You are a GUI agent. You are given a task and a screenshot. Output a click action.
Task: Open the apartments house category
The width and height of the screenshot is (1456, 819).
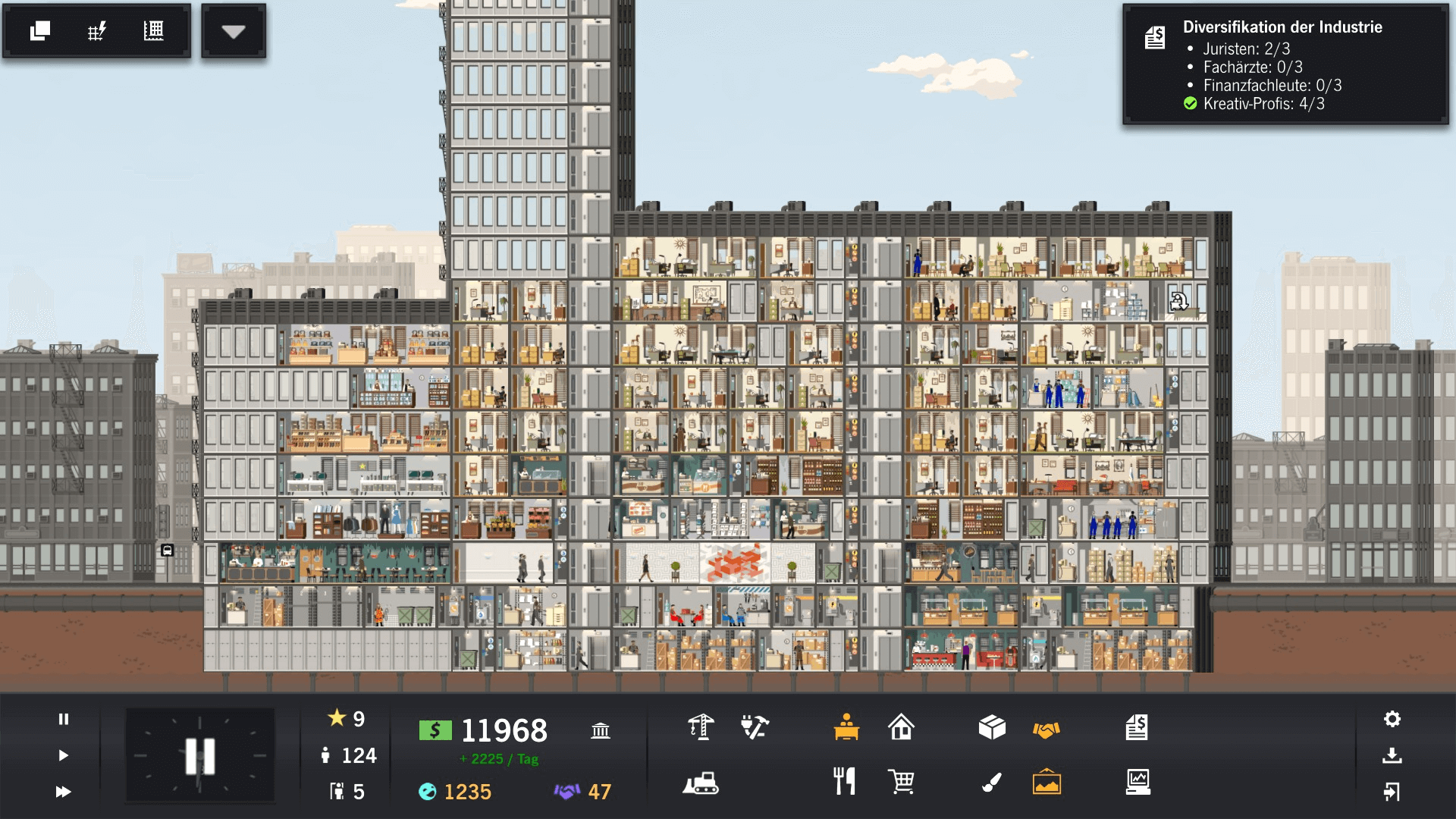901,727
